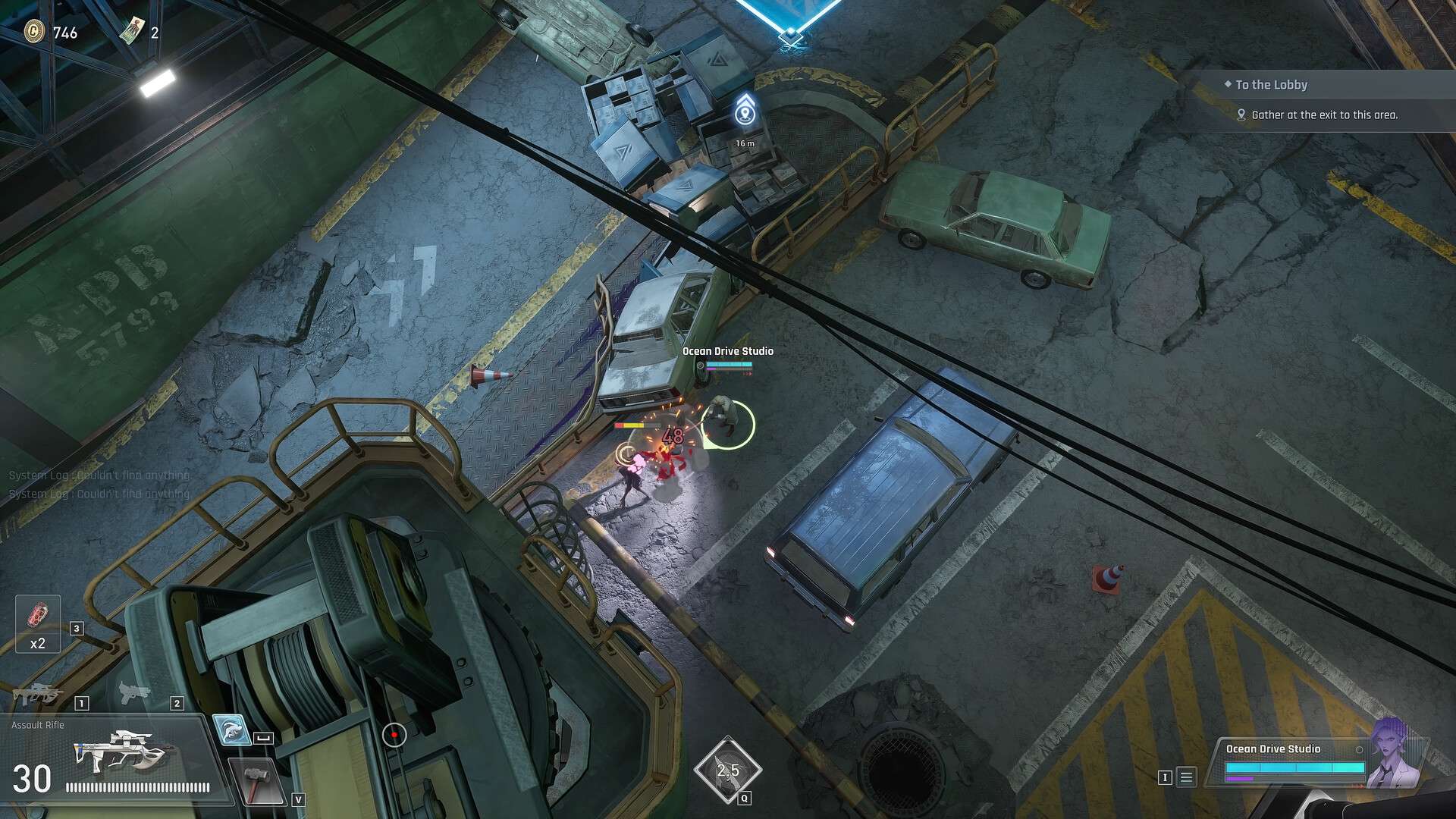
Task: Switch to the primary rifle weapon slot
Action: [34, 694]
